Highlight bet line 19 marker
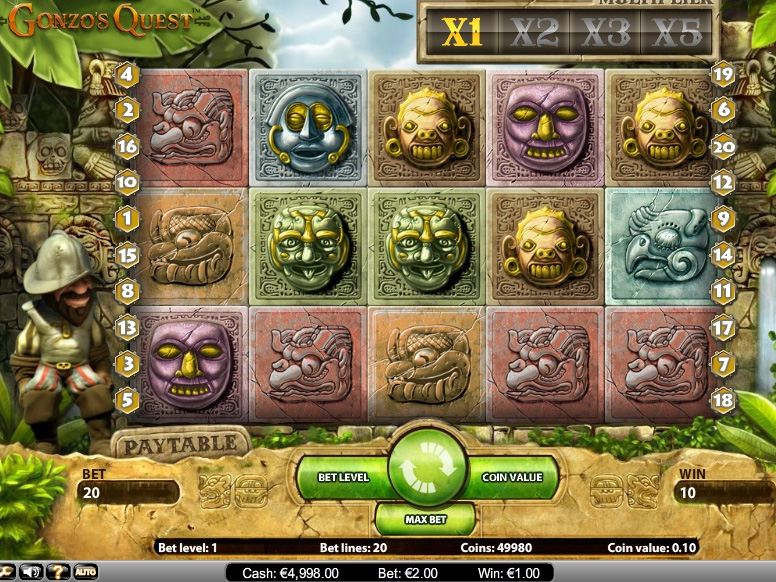This screenshot has height=582, width=776. point(724,74)
